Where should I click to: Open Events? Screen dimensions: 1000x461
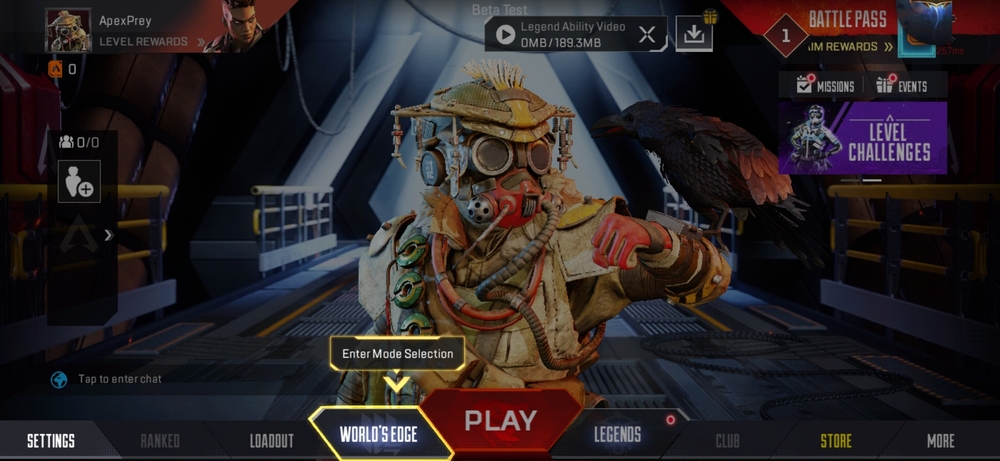[x=902, y=86]
